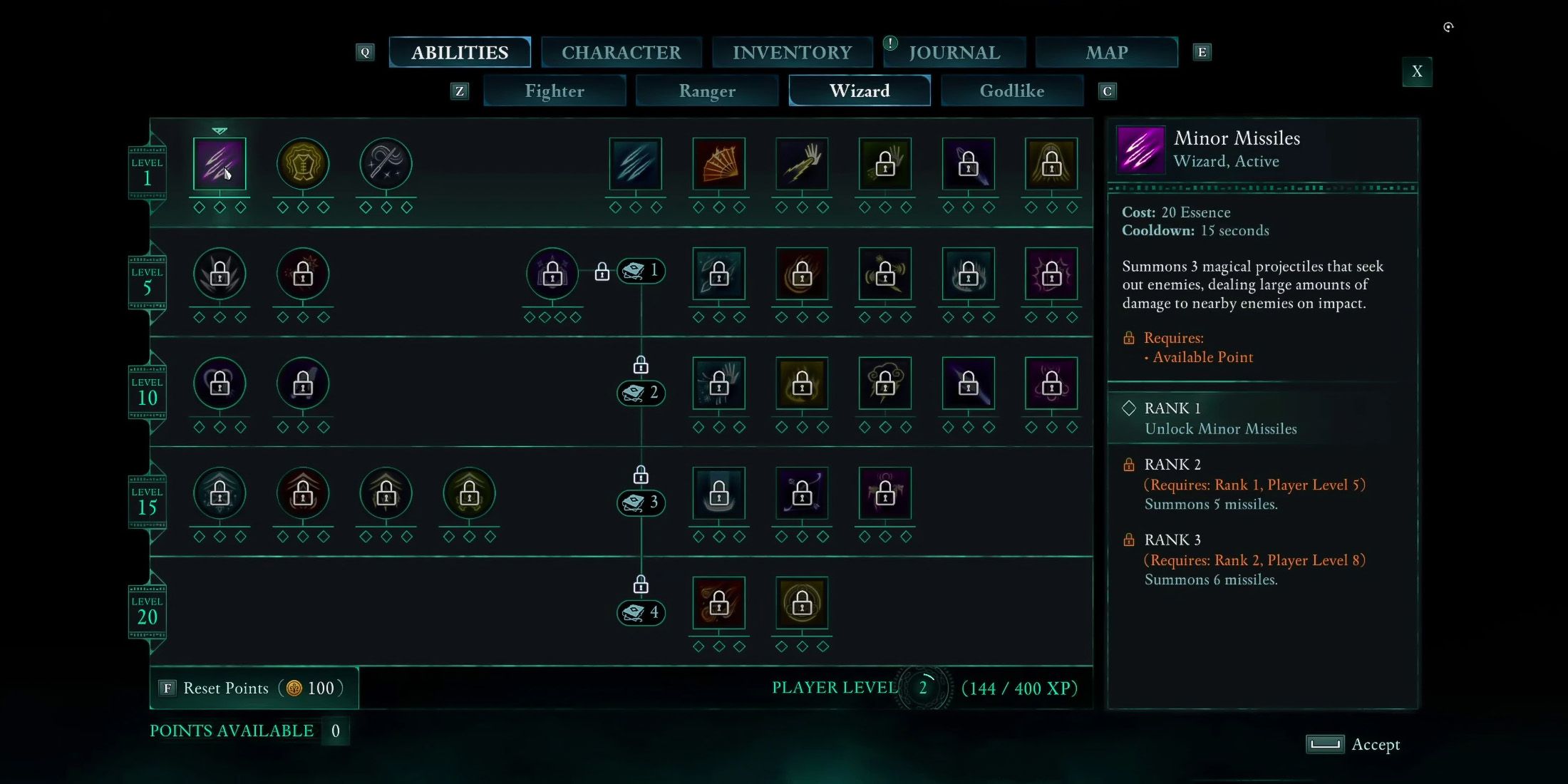Select the golden armor buff ability icon
Screen dimensions: 1568x784
[302, 163]
